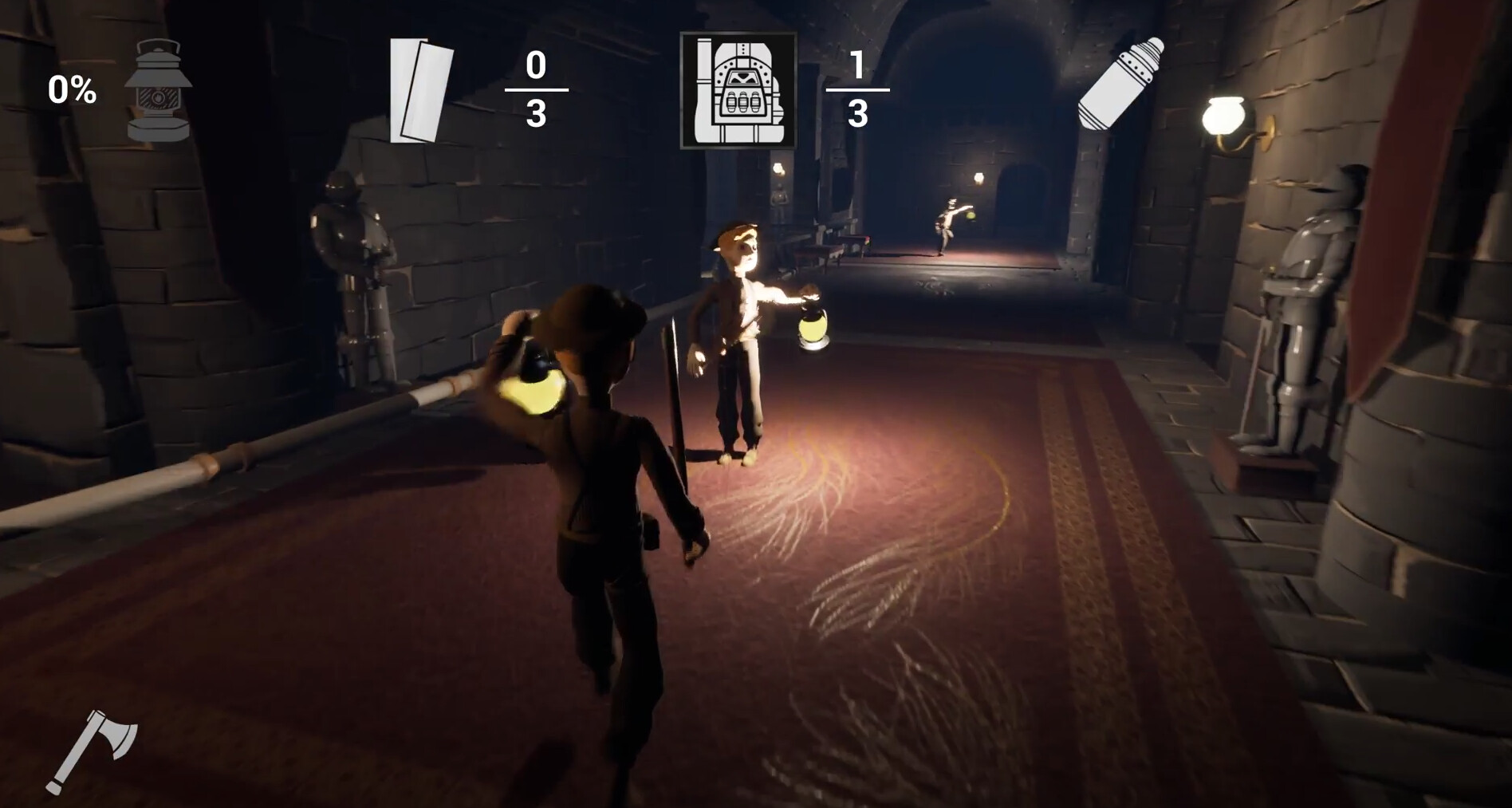1512x808 pixels.
Task: Click the 0/3 envelope counter
Action: (x=536, y=88)
